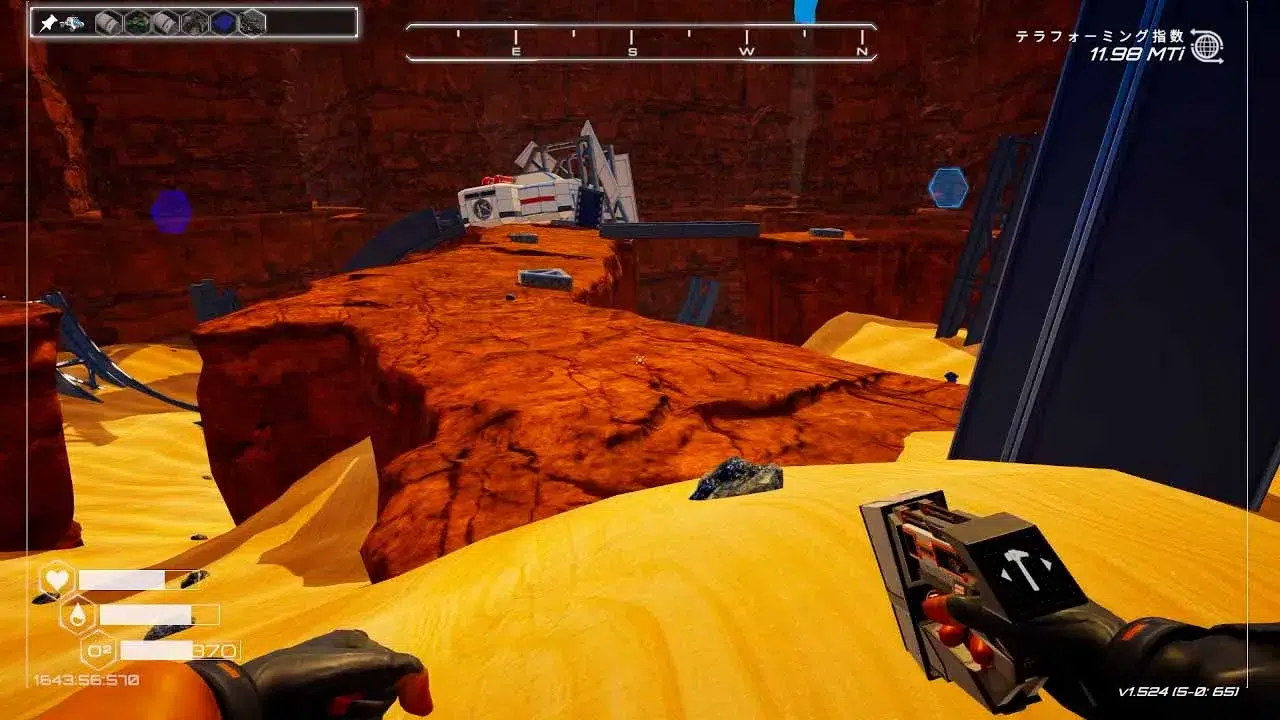Click the terraforming index globe icon
1280x720 pixels.
tap(1206, 46)
